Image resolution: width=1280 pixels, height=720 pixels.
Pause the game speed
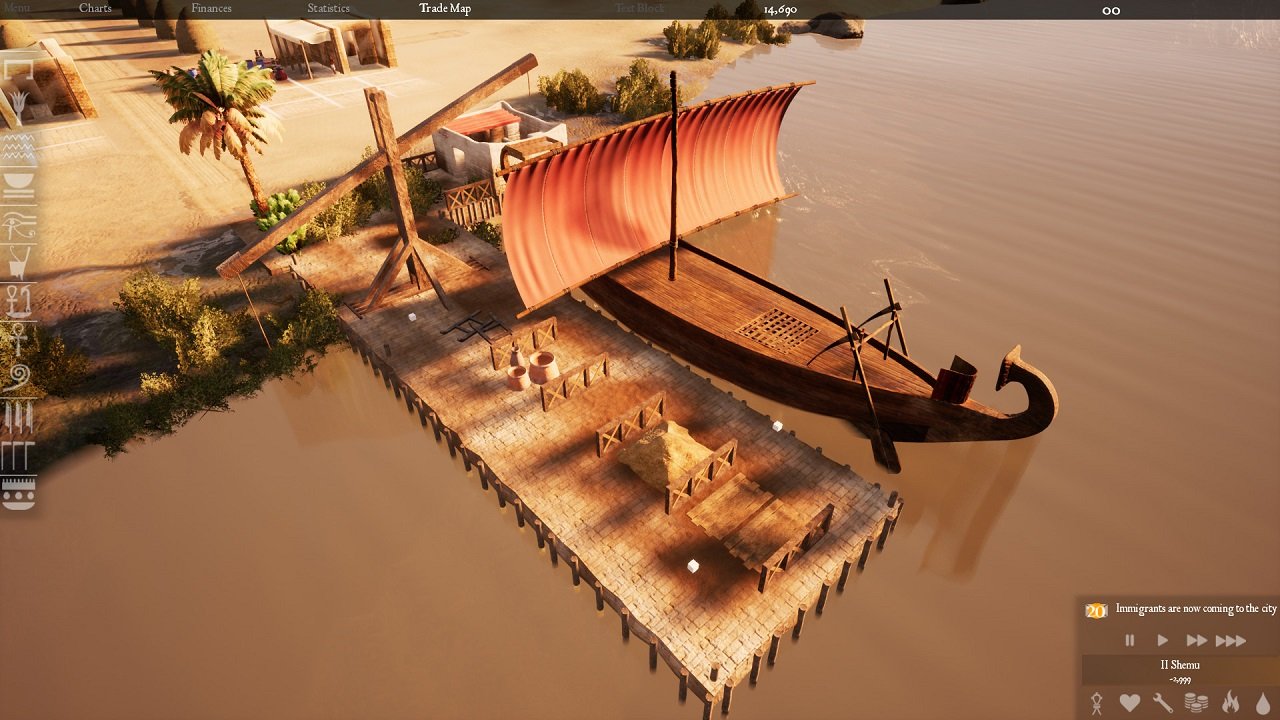click(x=1130, y=640)
